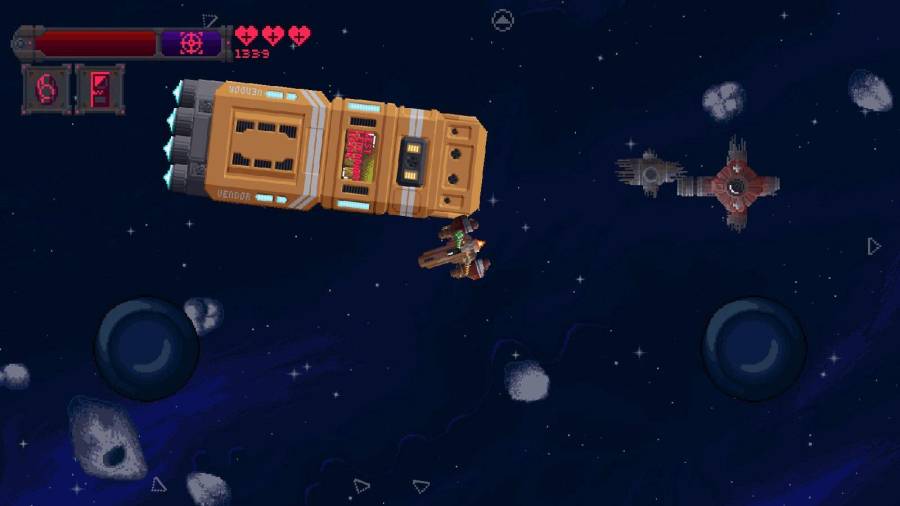Image resolution: width=900 pixels, height=506 pixels.
Task: Select the red swirl item slot
Action: coord(47,89)
